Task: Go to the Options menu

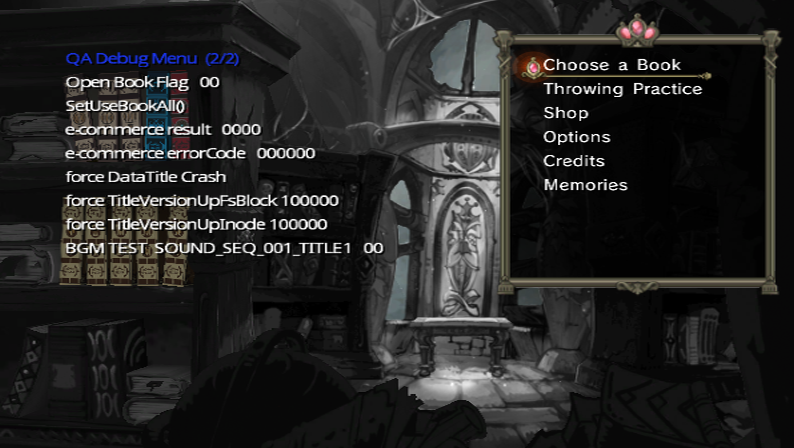Action: coord(577,137)
